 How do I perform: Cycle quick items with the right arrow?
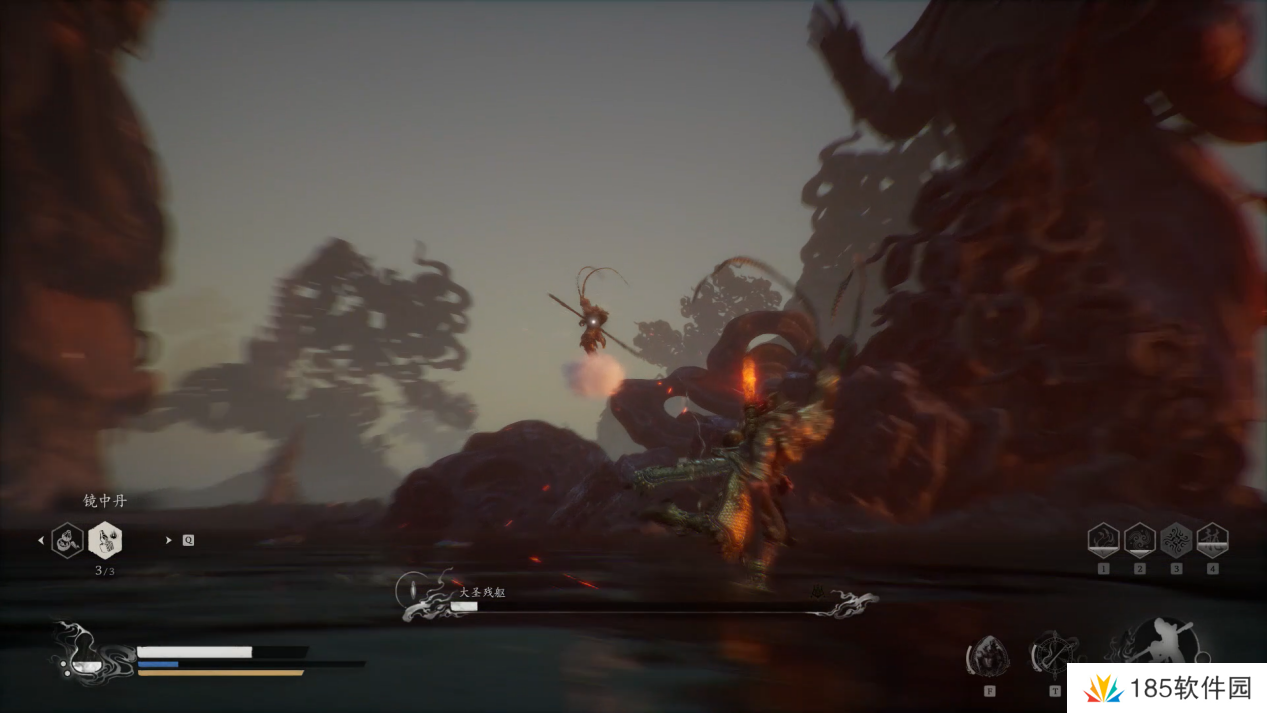click(168, 540)
